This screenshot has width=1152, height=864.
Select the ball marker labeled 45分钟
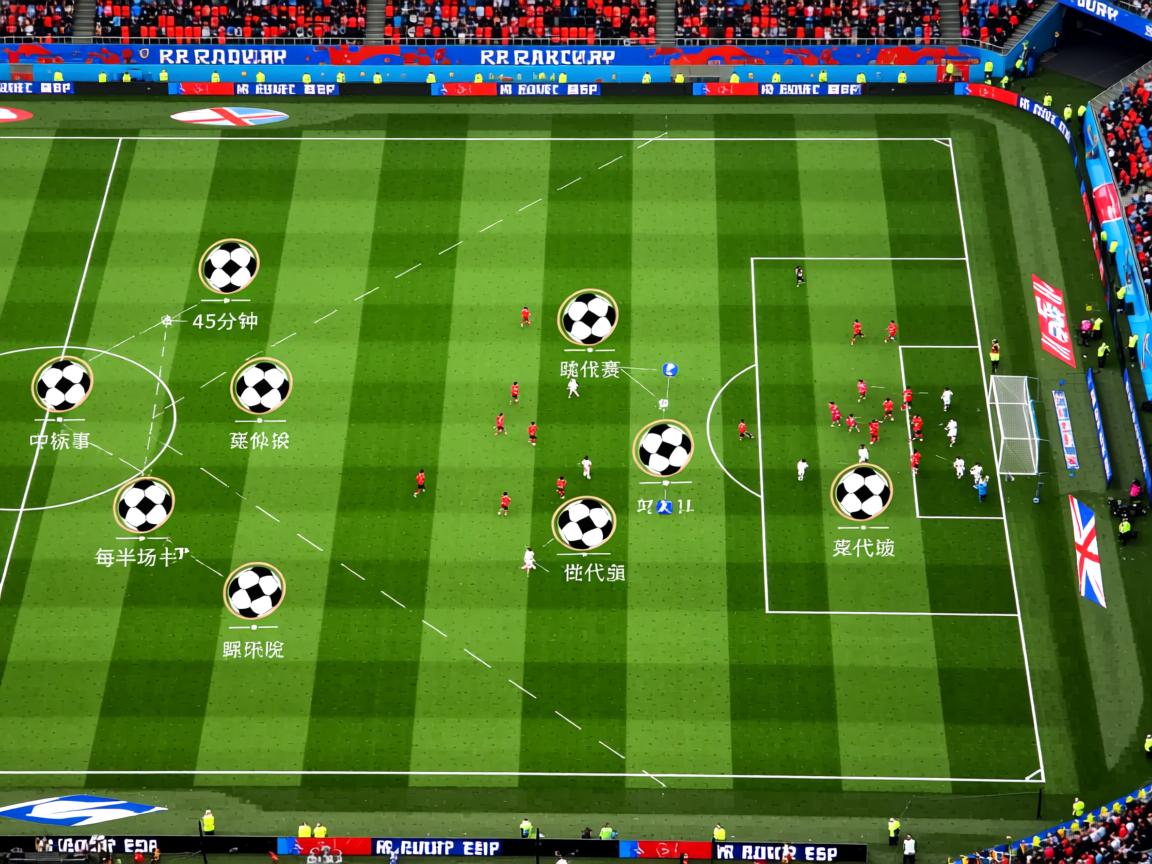229,267
